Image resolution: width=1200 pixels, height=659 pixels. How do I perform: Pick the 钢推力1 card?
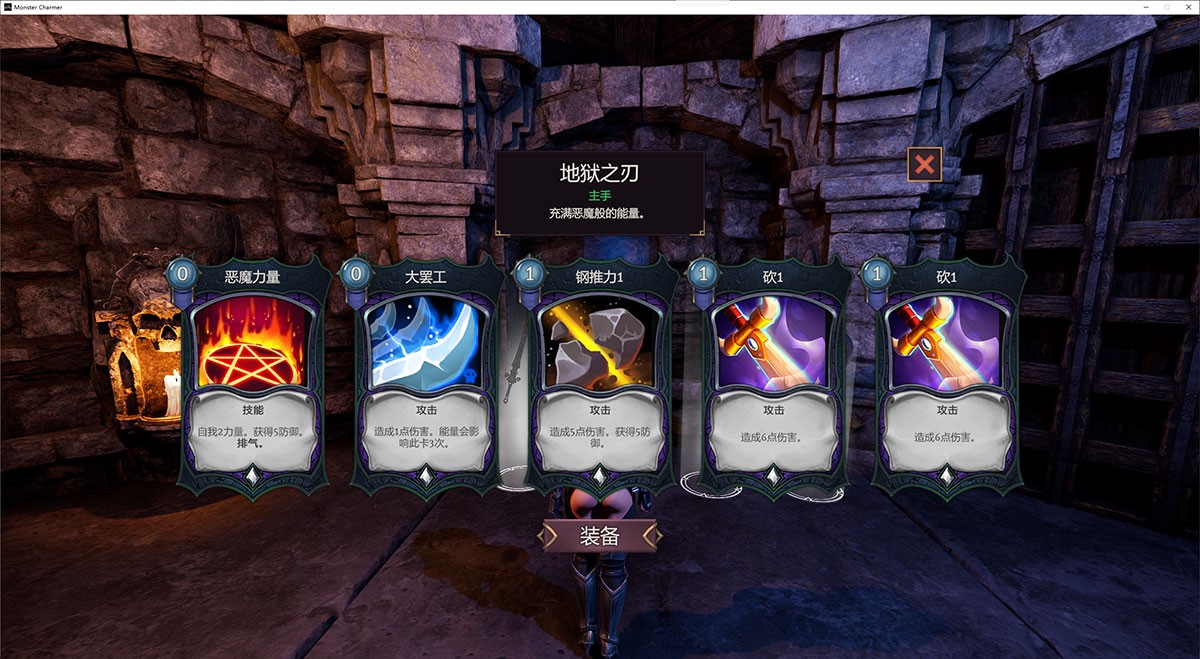pyautogui.click(x=600, y=370)
